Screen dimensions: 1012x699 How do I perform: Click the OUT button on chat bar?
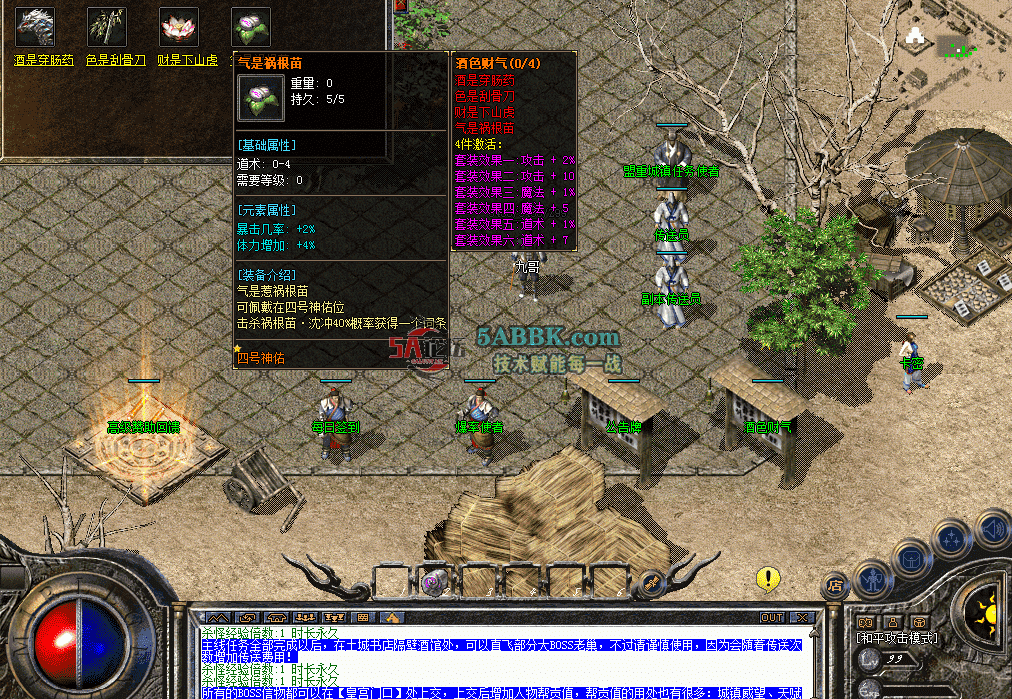click(771, 617)
